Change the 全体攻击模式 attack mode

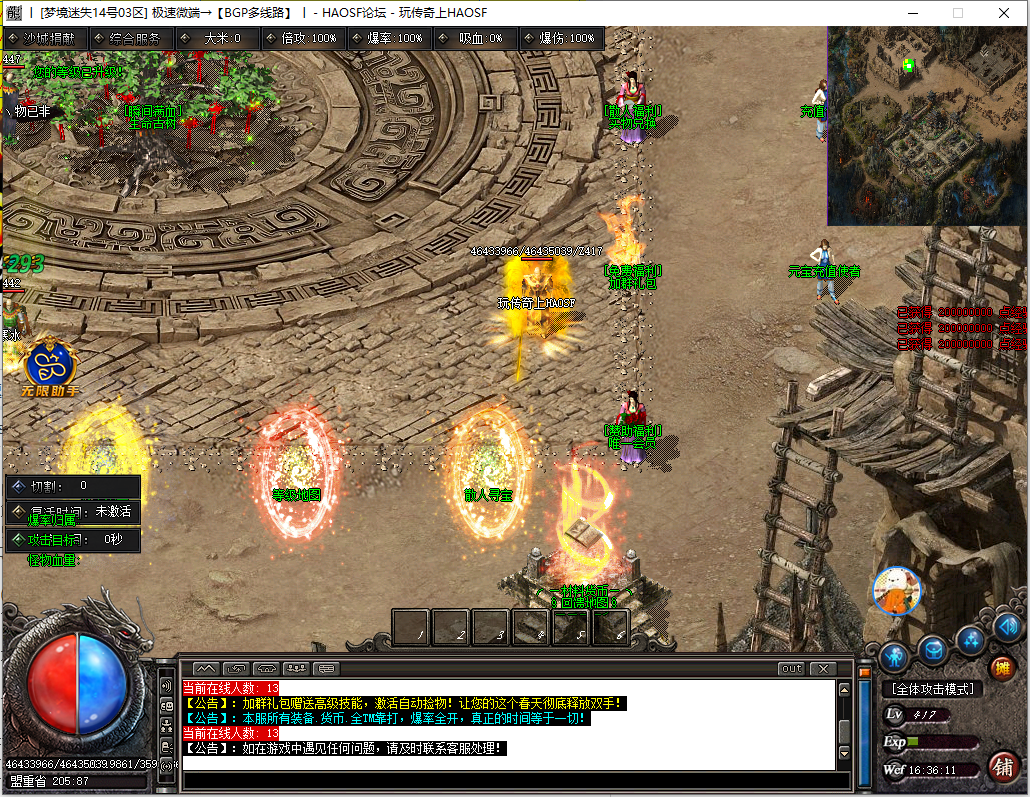point(931,689)
